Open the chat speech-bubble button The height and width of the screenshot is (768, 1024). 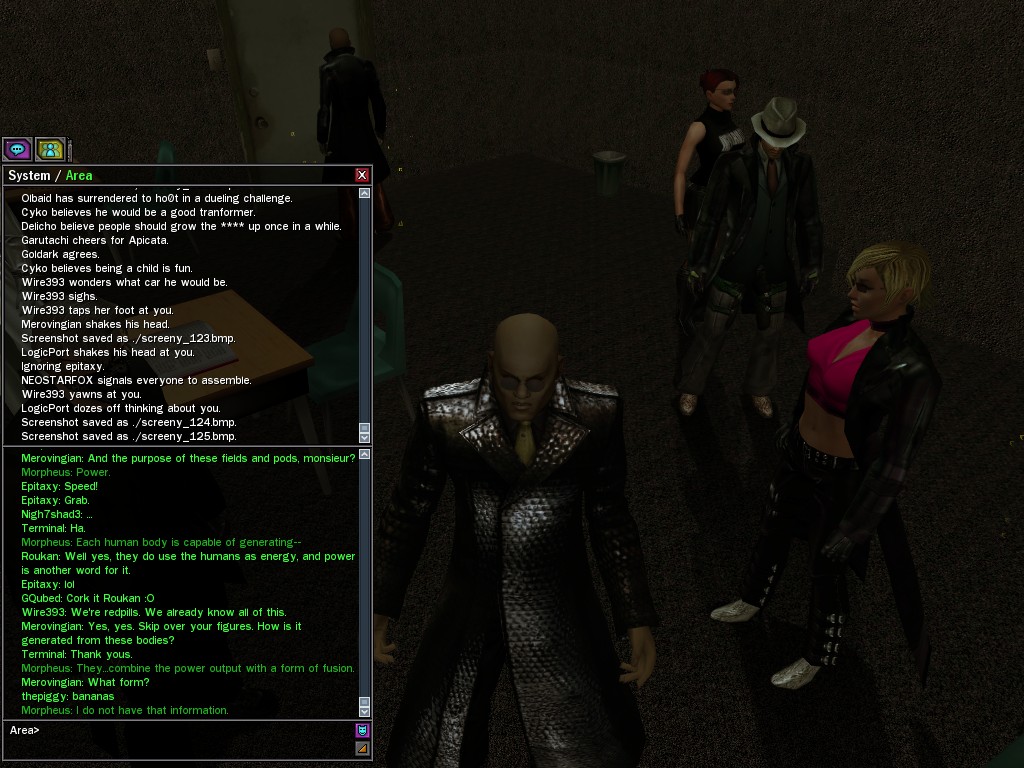pyautogui.click(x=17, y=150)
